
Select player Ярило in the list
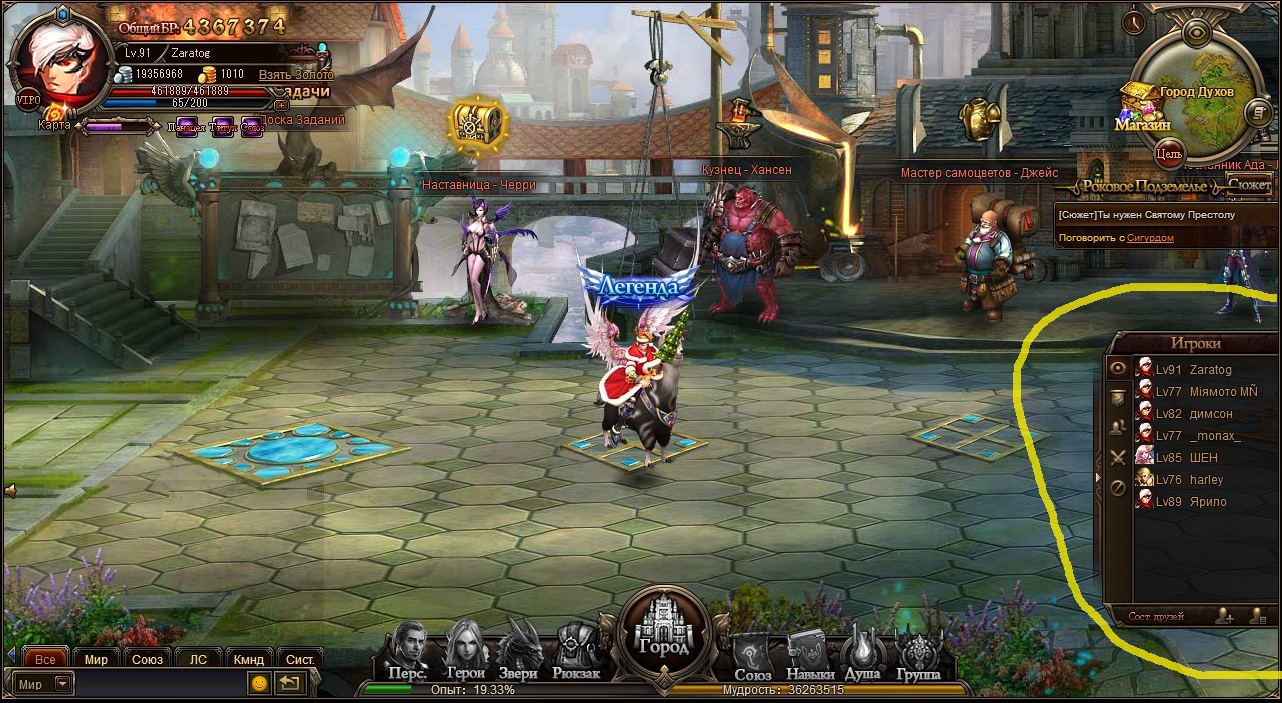pyautogui.click(x=1208, y=502)
